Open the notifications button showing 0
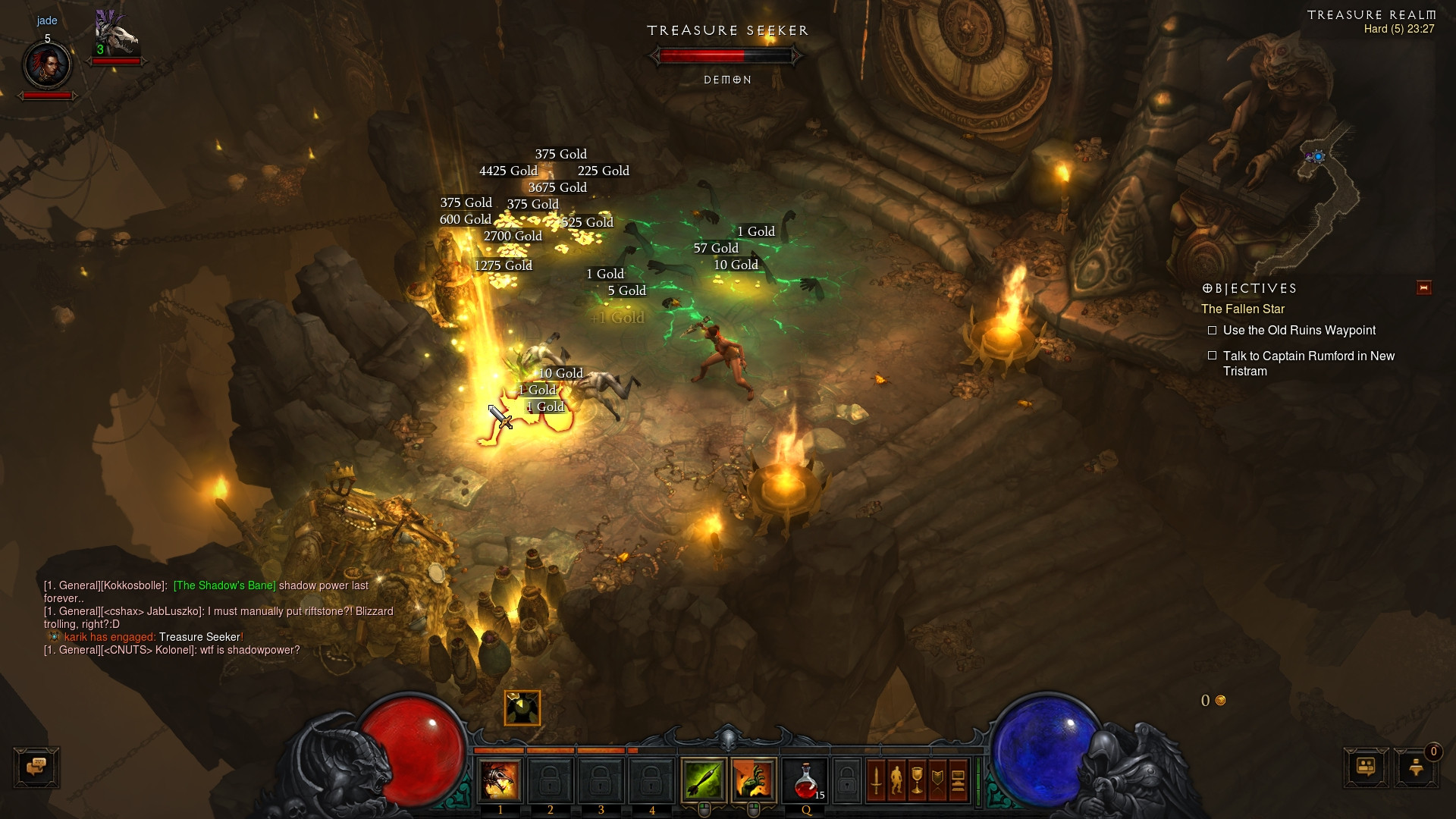The height and width of the screenshot is (819, 1456). pyautogui.click(x=1416, y=767)
